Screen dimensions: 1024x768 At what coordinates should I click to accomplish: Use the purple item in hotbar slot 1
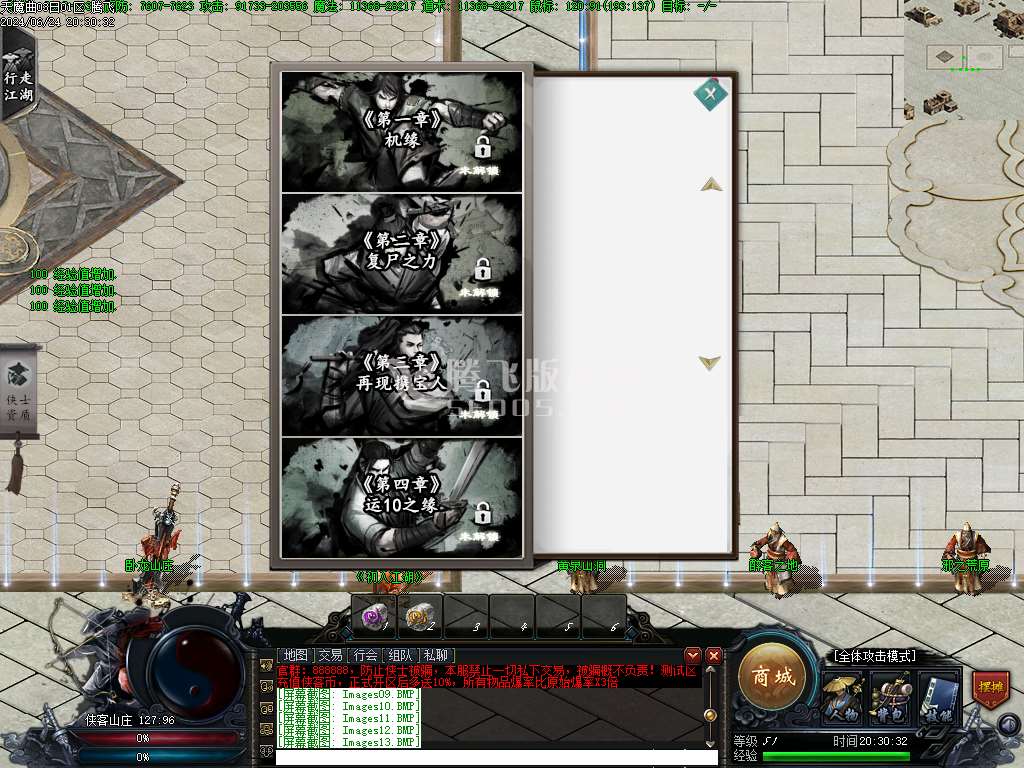click(x=374, y=616)
